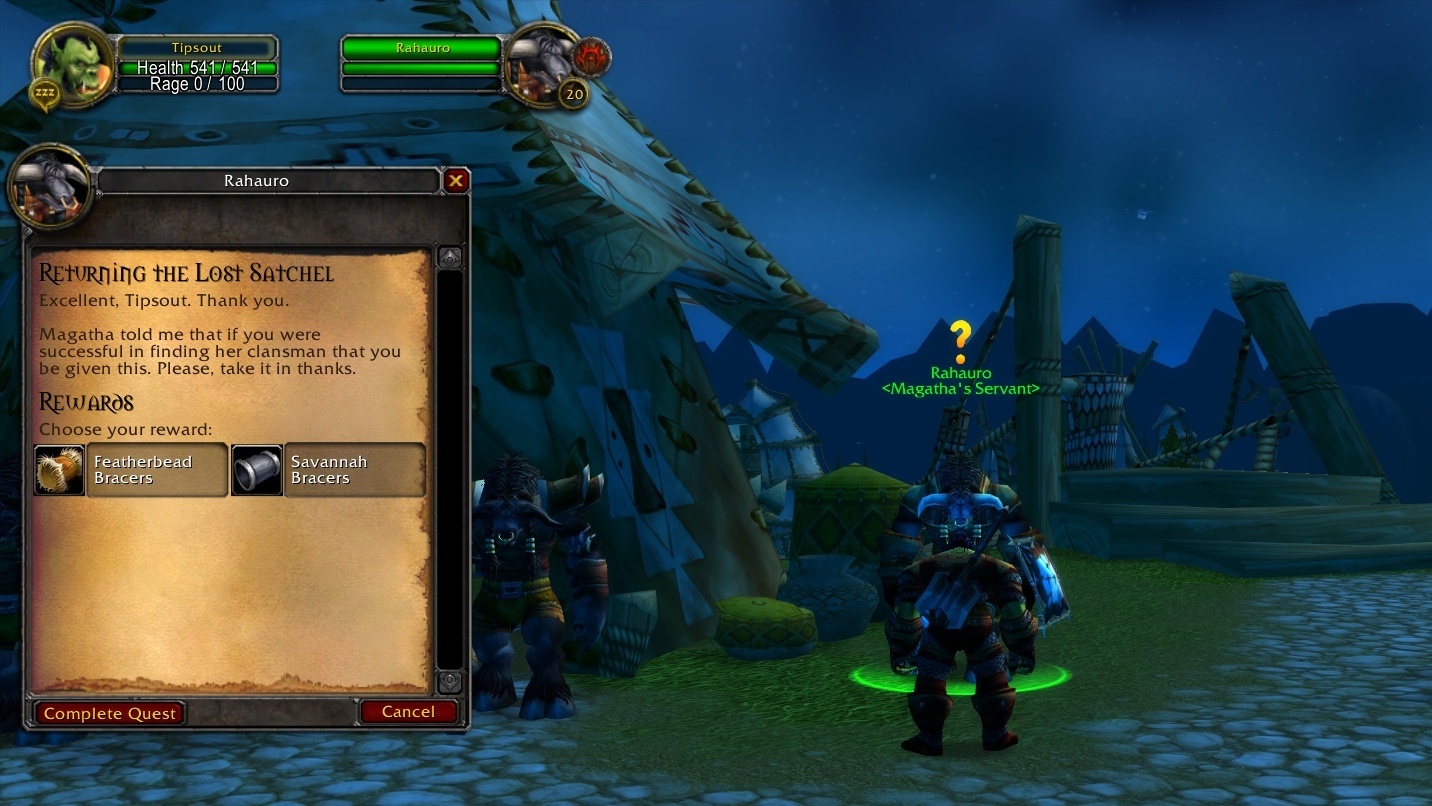Click the scroll-down arrow in the quest dialog
This screenshot has width=1432, height=806.
click(449, 682)
